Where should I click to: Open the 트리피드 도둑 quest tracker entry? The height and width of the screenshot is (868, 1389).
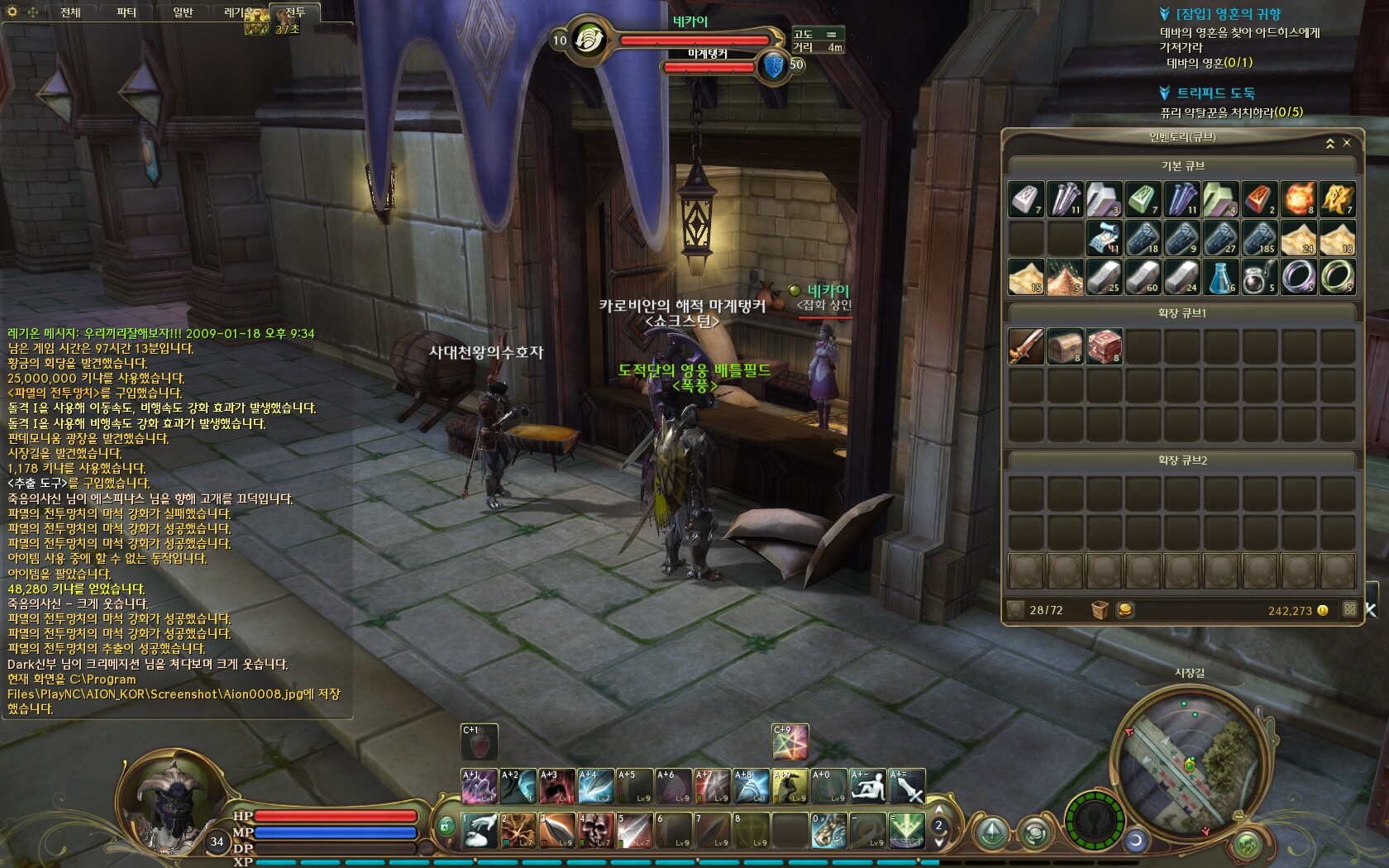[x=1215, y=93]
